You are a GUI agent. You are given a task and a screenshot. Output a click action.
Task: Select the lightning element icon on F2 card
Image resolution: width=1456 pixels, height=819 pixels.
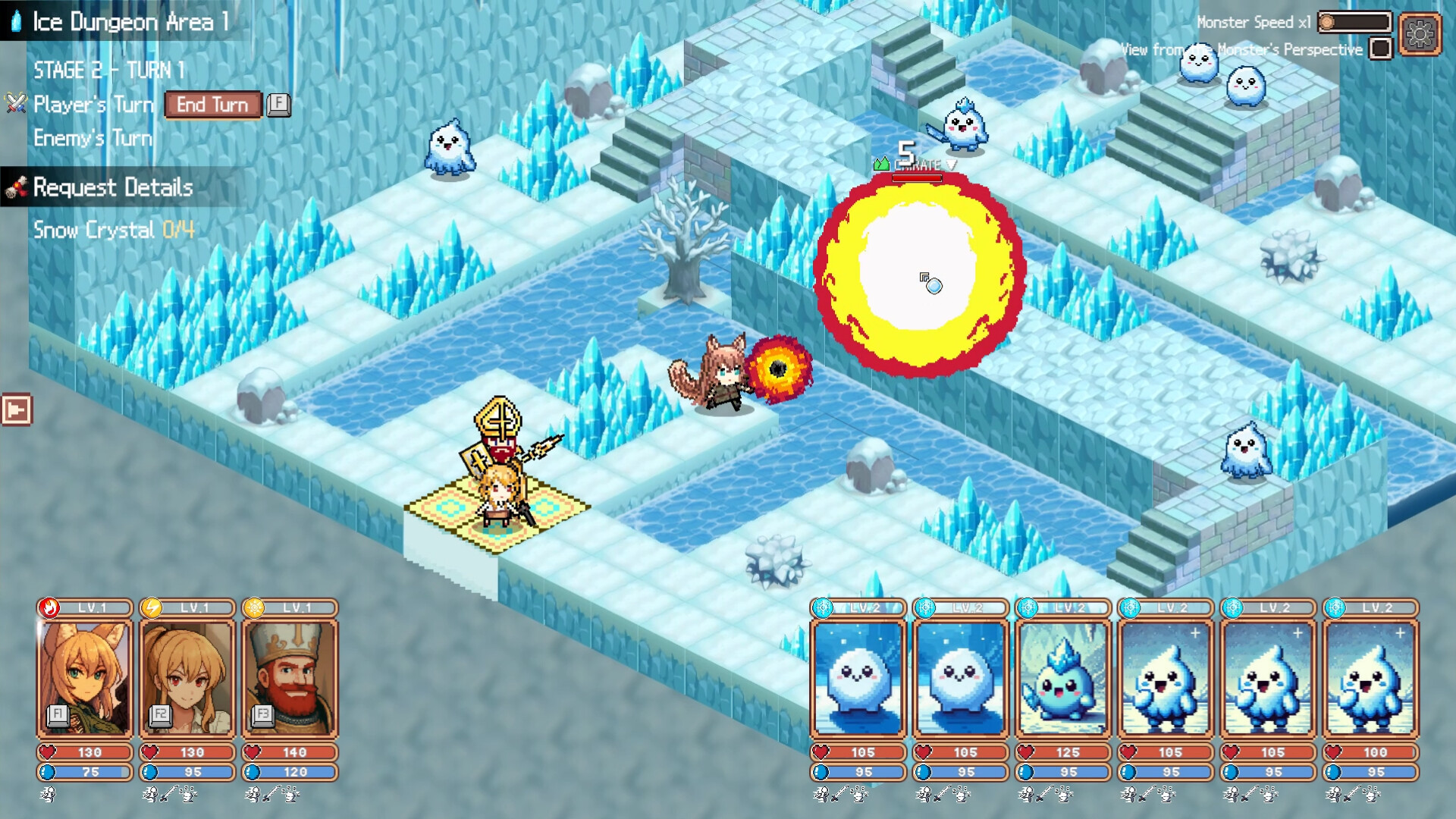[151, 607]
